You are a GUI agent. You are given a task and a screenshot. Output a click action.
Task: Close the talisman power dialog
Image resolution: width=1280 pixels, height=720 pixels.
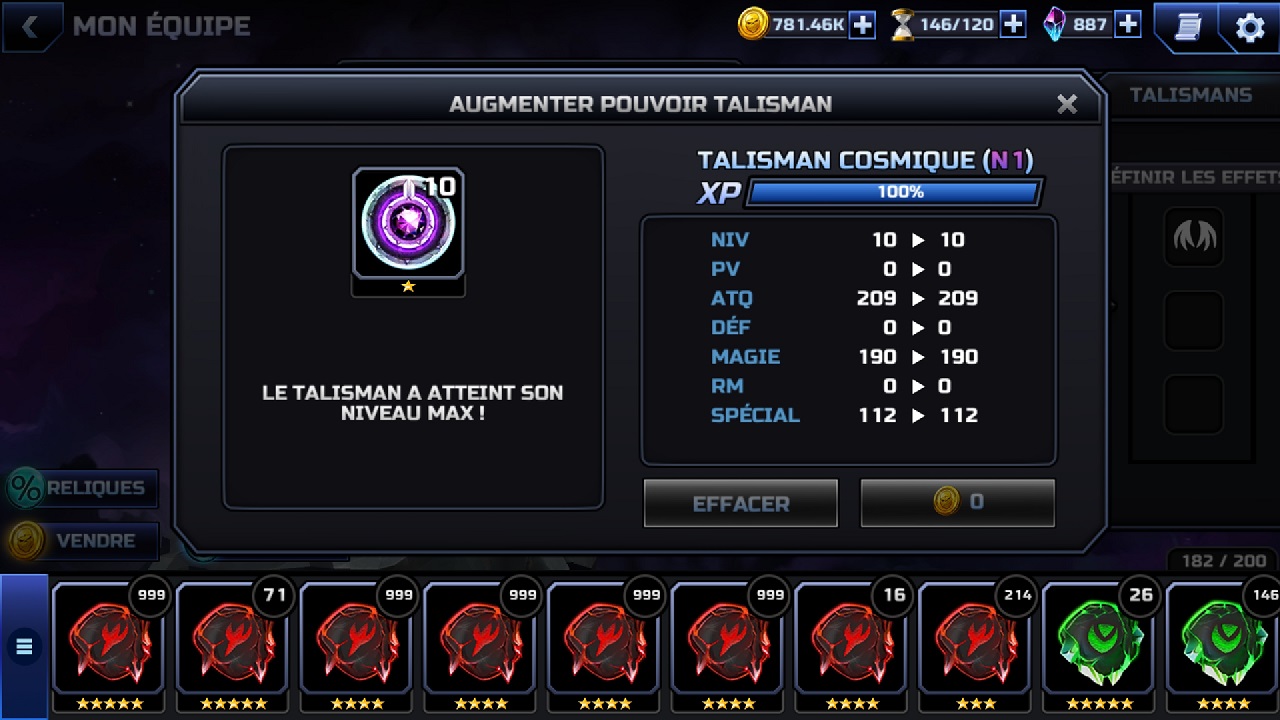[x=1067, y=104]
